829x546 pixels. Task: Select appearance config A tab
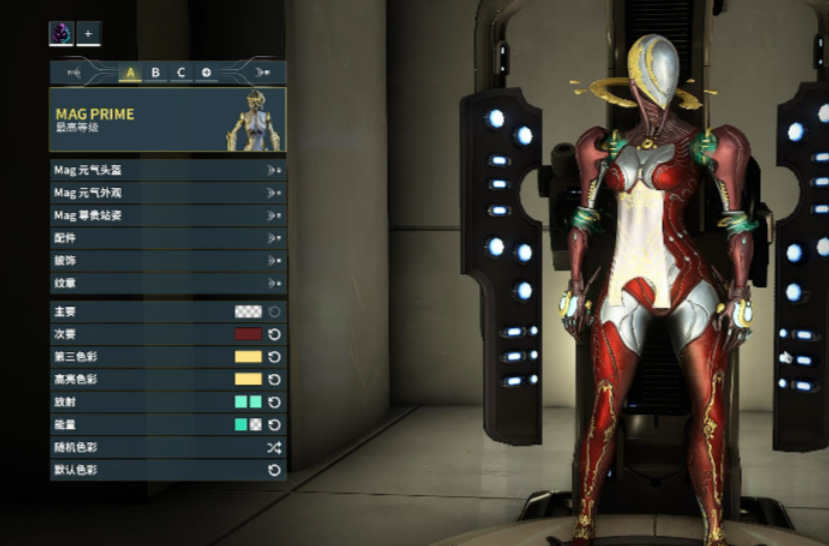130,72
